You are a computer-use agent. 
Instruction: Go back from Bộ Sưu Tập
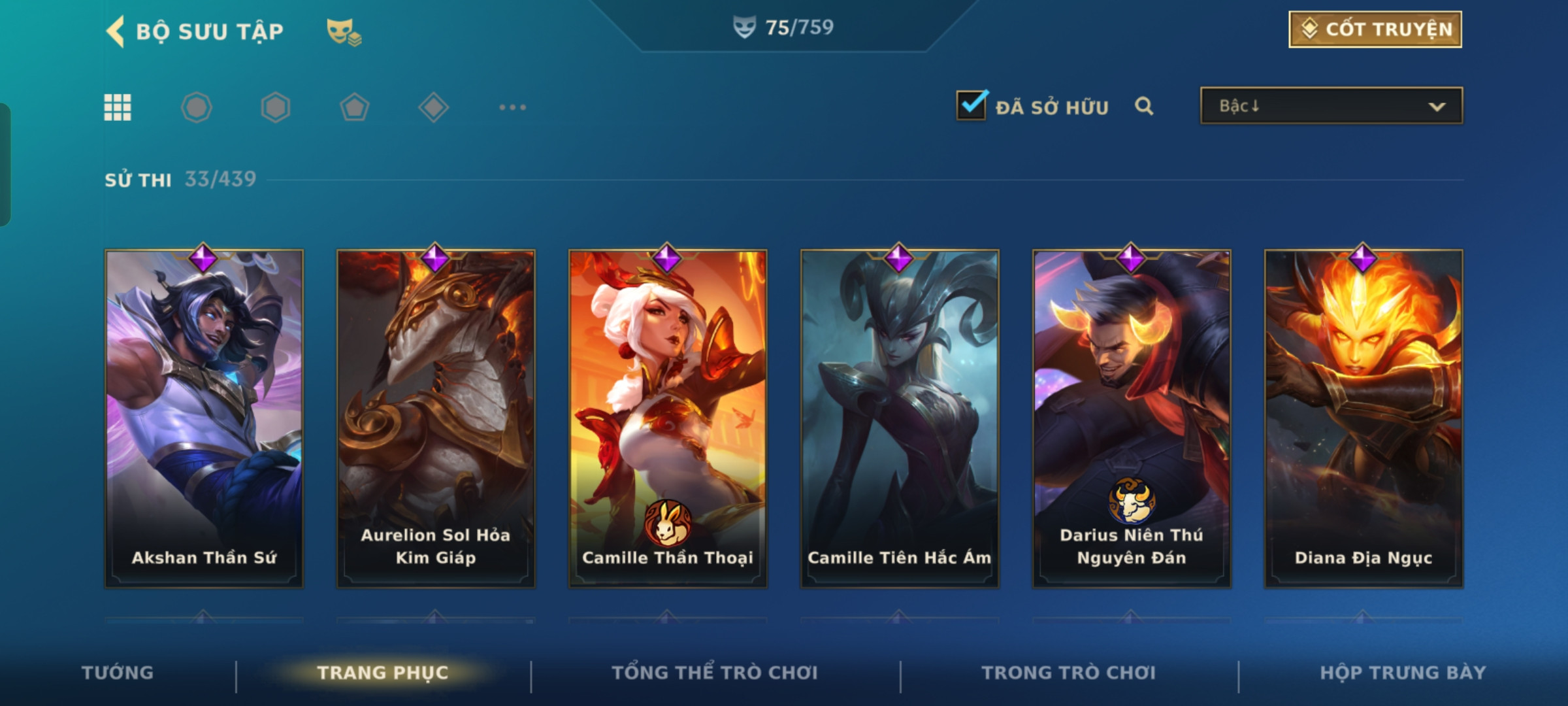pyautogui.click(x=116, y=31)
